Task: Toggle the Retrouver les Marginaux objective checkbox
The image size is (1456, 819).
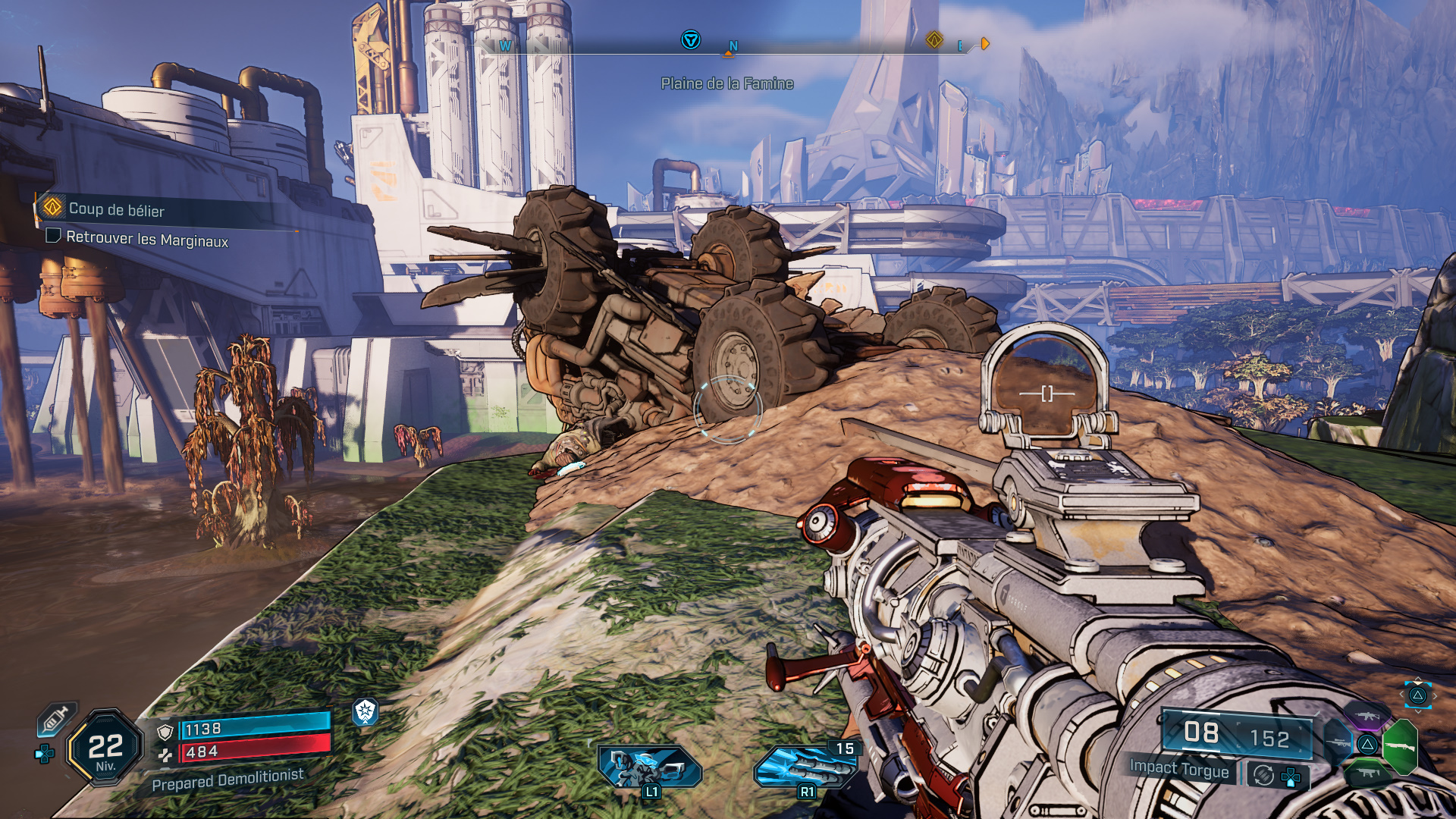Action: pos(53,236)
